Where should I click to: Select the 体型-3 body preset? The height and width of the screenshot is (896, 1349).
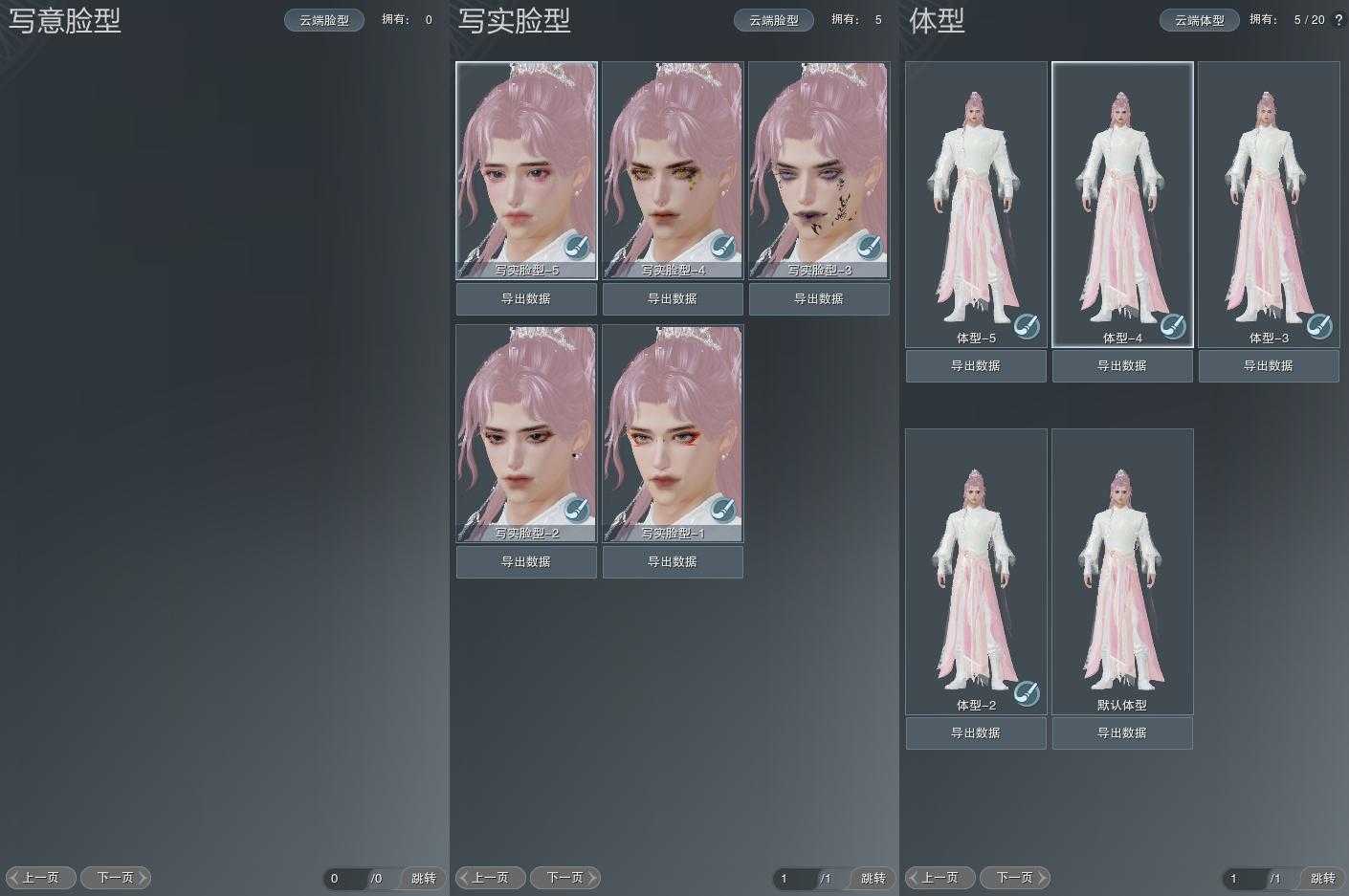coord(1269,201)
